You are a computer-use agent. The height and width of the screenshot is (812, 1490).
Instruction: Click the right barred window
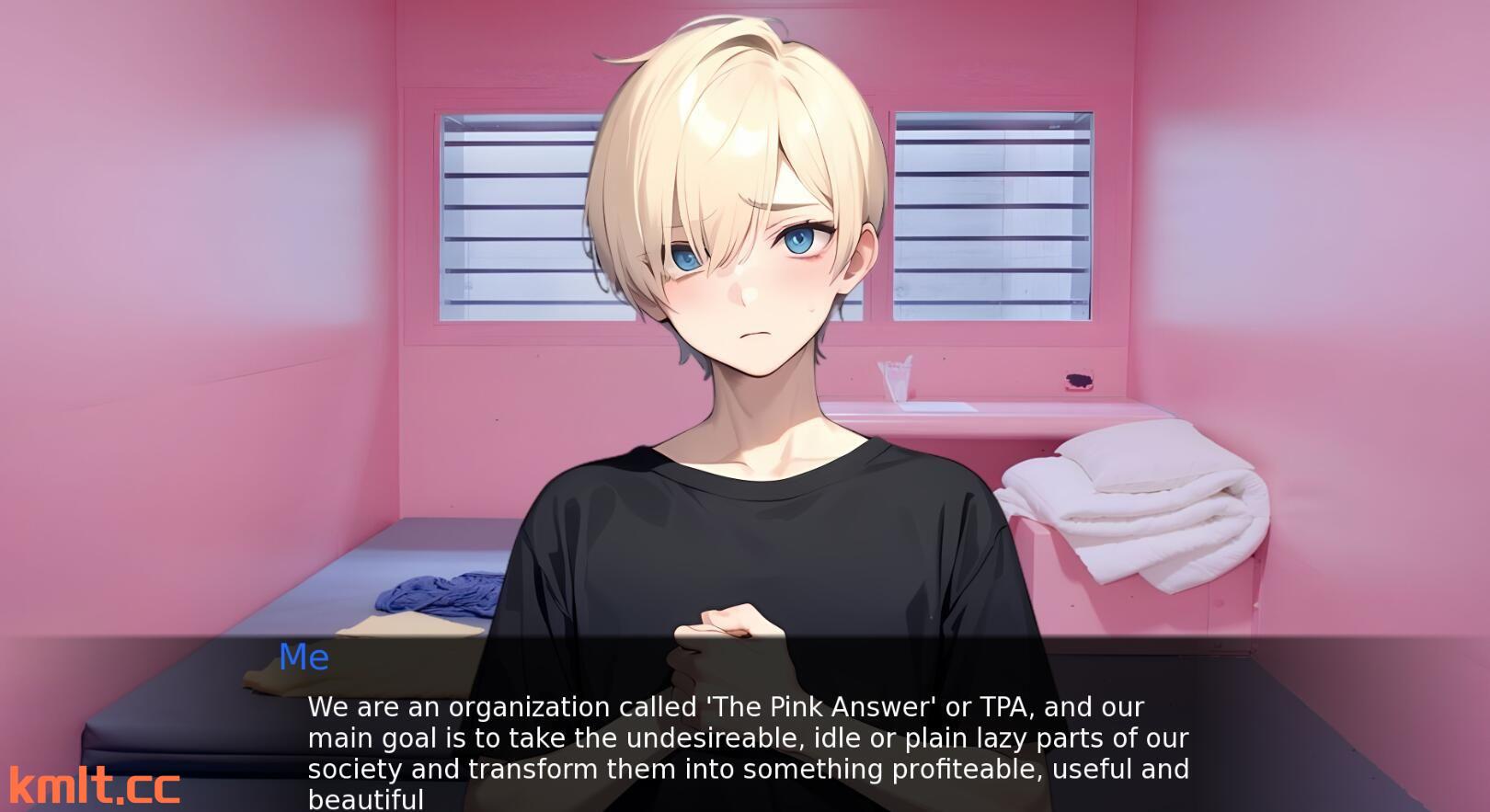[993, 212]
